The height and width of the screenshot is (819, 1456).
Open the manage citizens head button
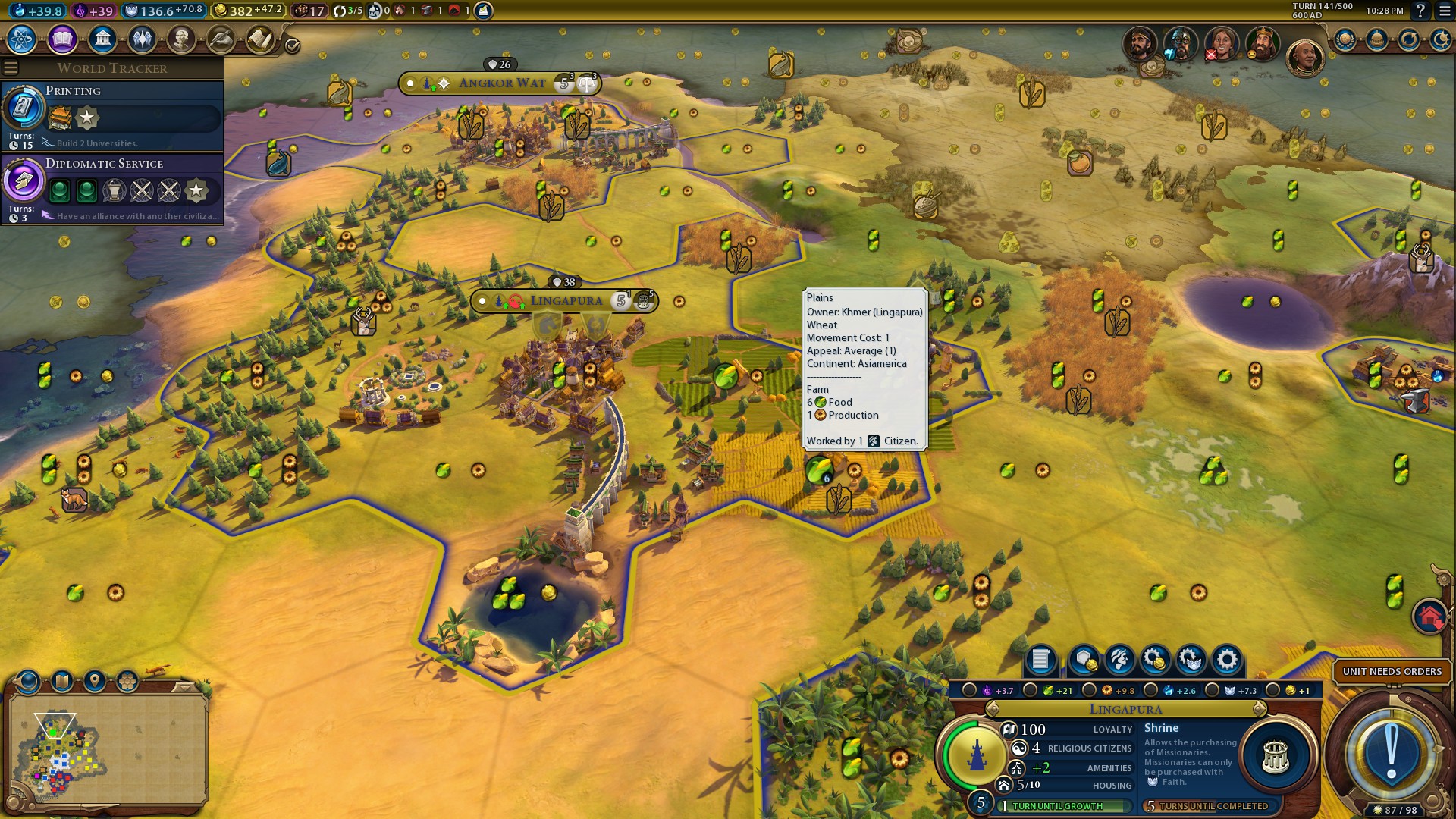point(1119,660)
